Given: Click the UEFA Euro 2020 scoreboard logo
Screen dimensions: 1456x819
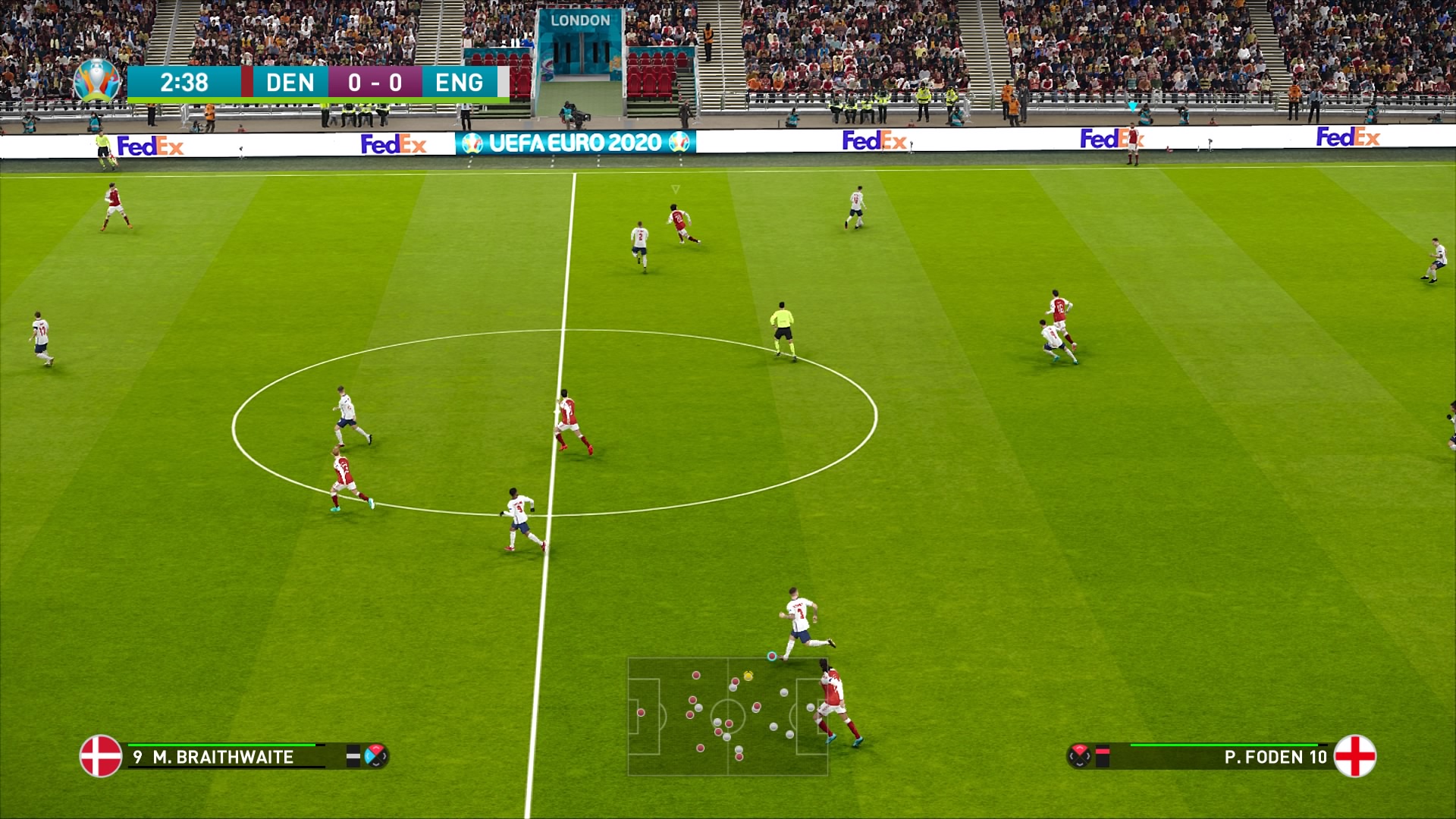Looking at the screenshot, I should pyautogui.click(x=97, y=80).
